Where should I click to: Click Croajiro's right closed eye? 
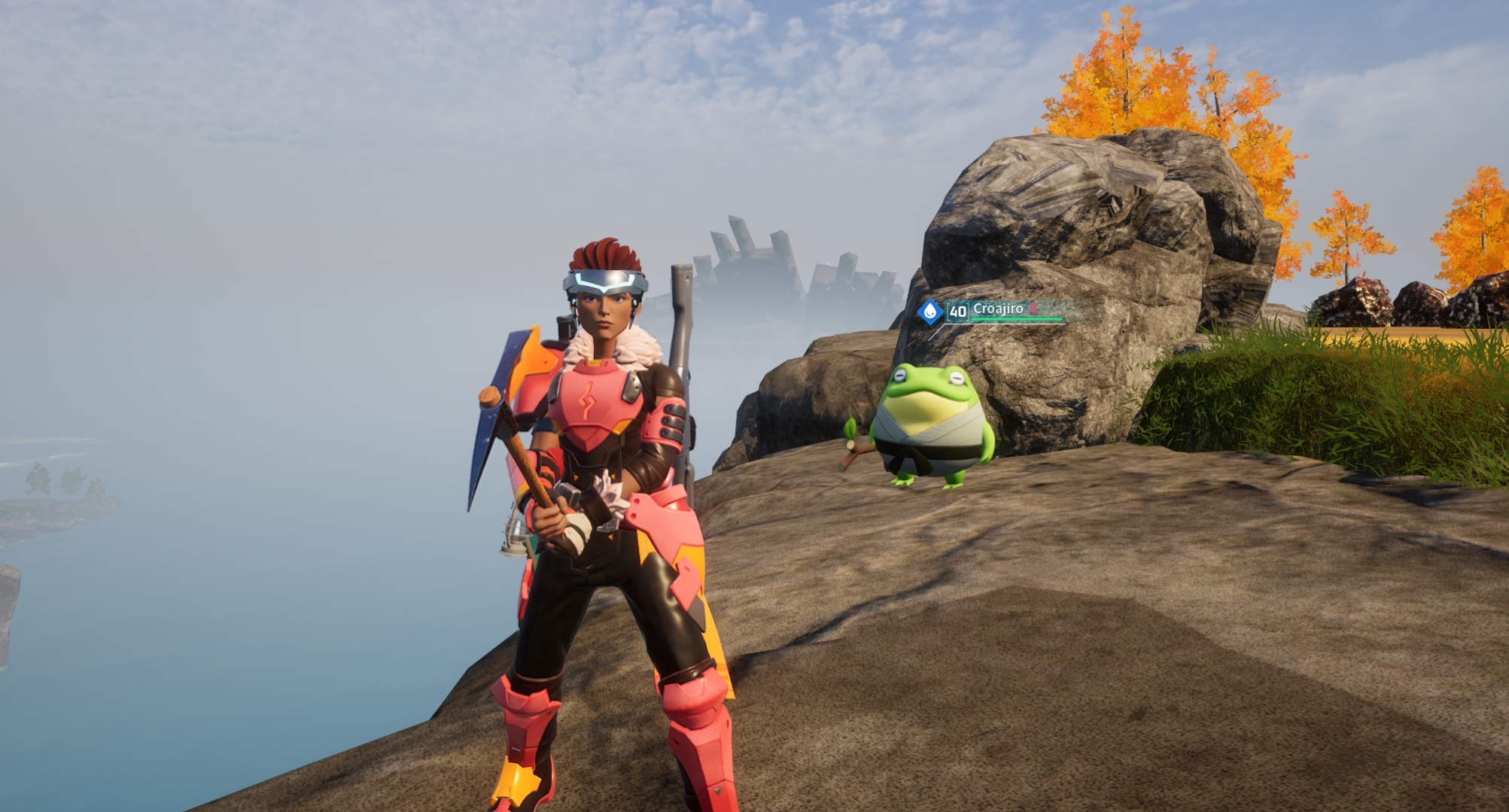click(956, 378)
